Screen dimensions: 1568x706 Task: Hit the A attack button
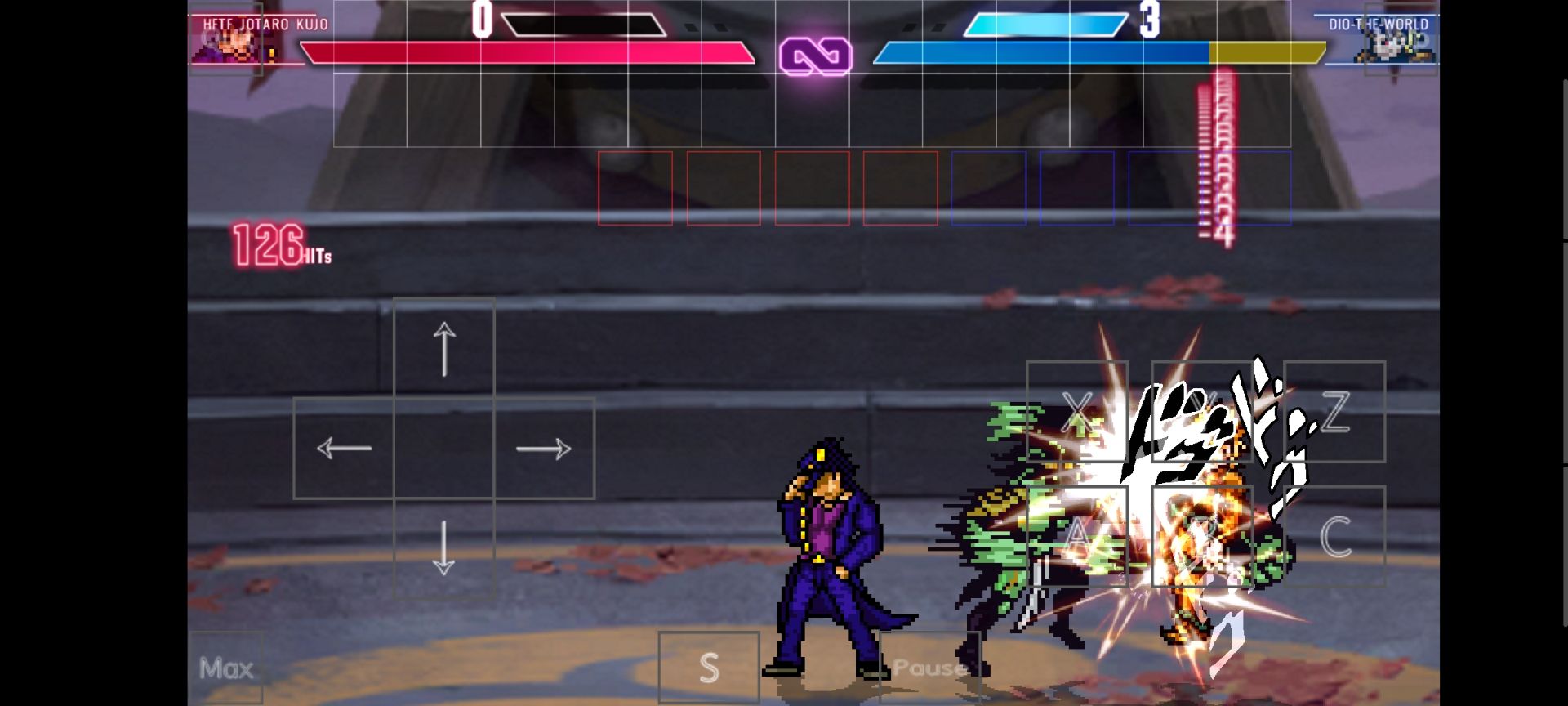pyautogui.click(x=1077, y=536)
